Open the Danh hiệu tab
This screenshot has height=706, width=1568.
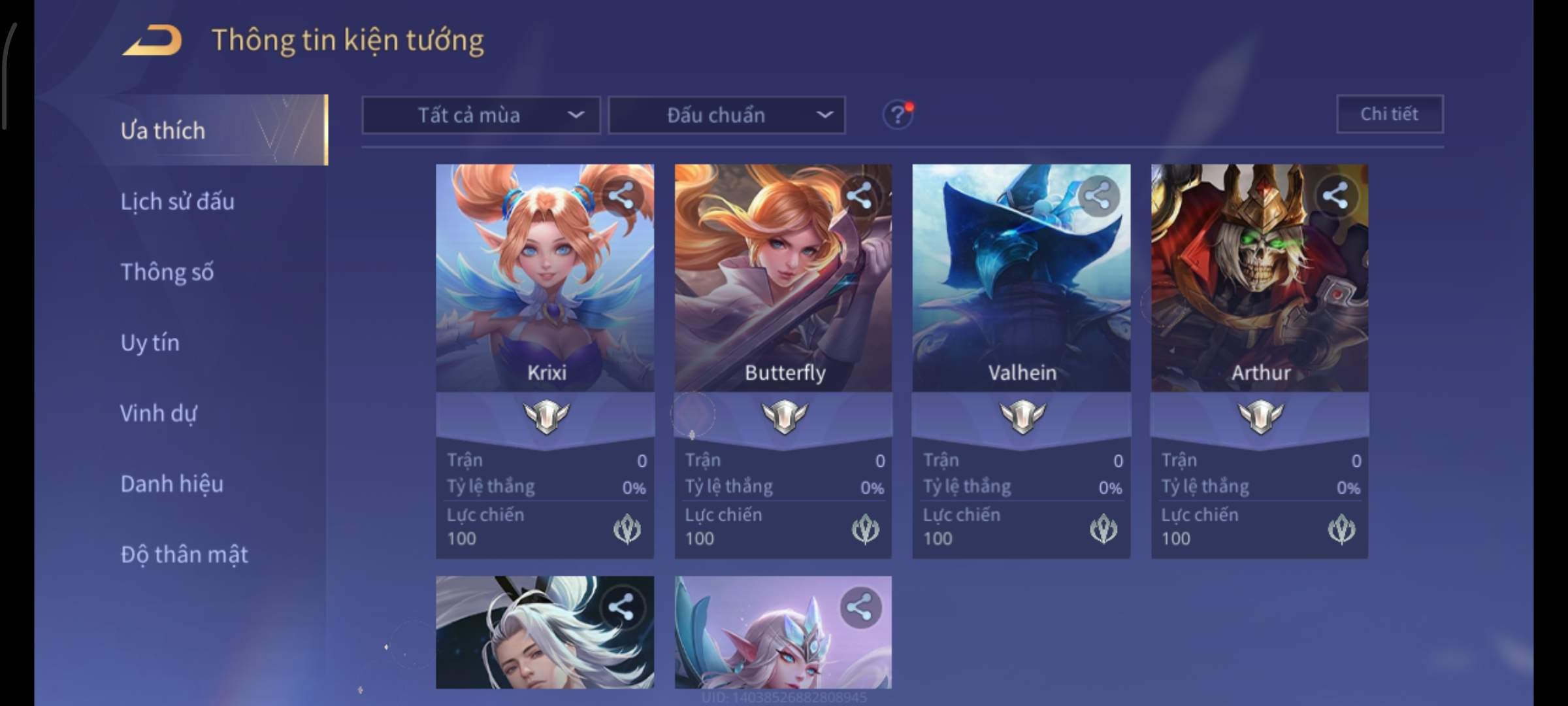click(x=172, y=484)
